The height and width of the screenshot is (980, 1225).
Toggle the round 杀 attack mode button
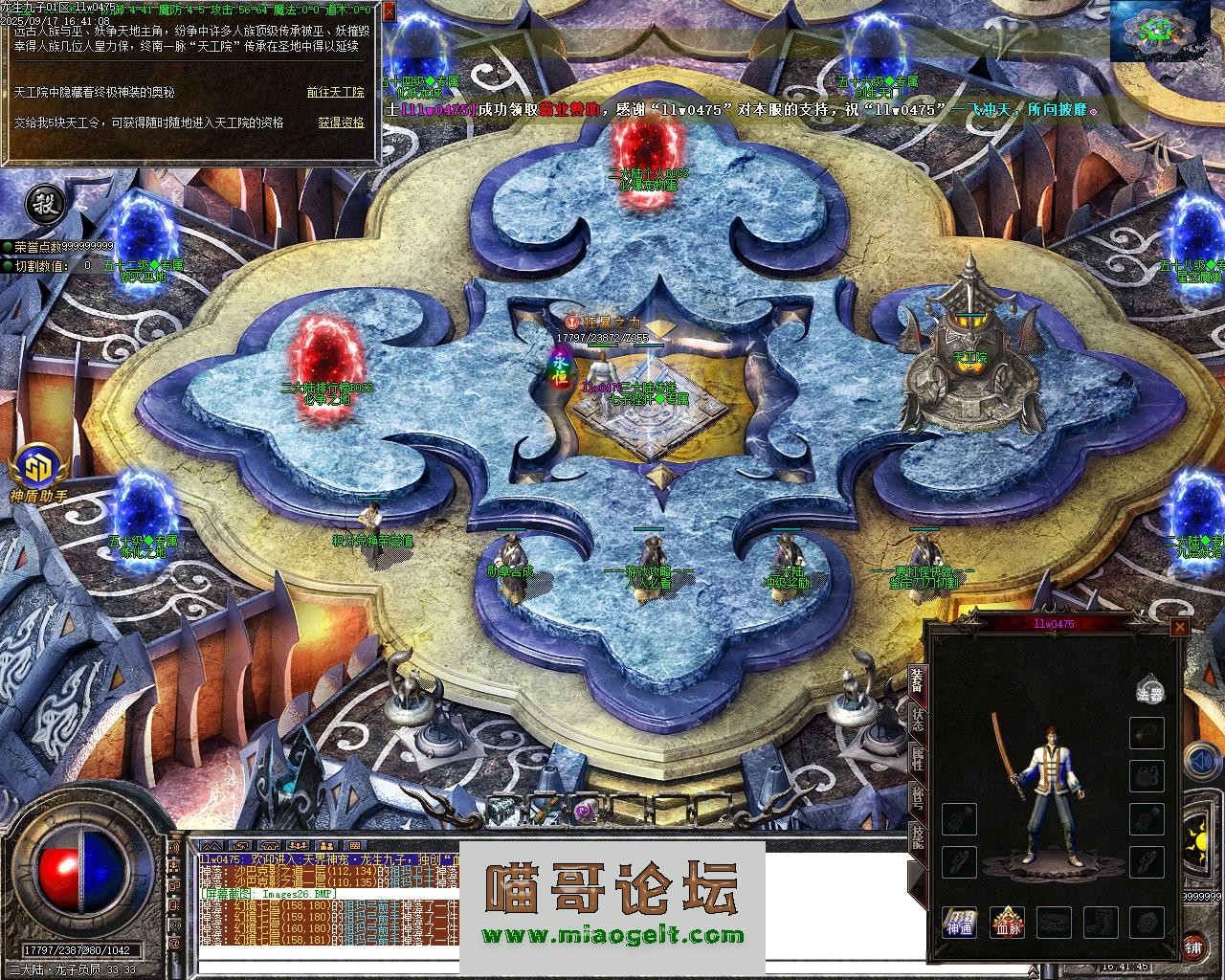tap(42, 202)
